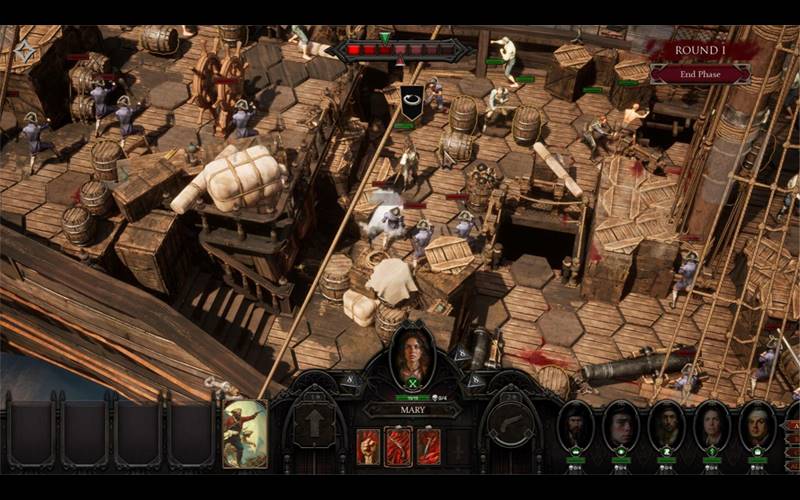Screen dimensions: 800x500
Task: Switch to the crew member with white headscarf
Action: click(x=758, y=427)
